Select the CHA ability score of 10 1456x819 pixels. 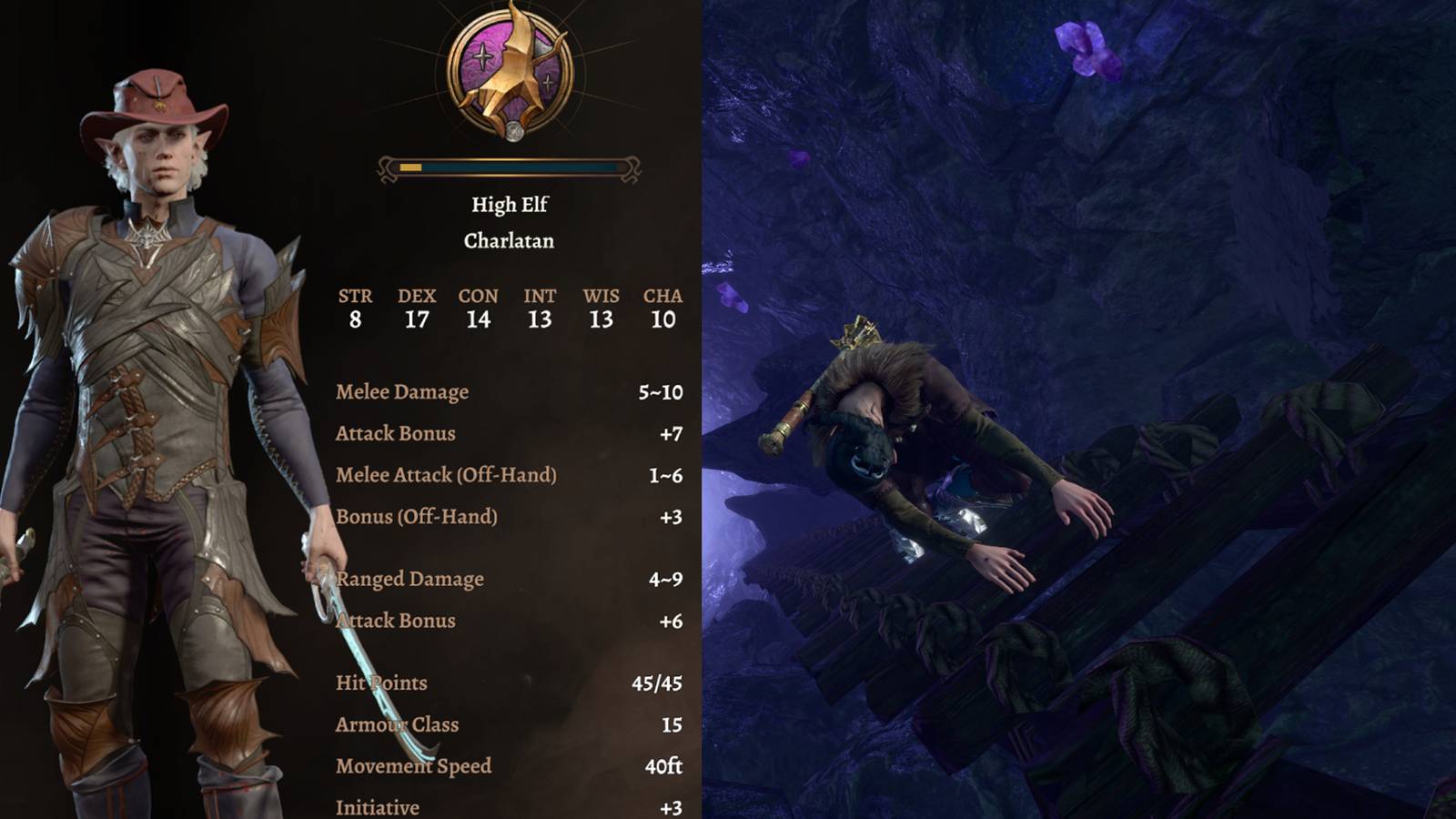661,319
